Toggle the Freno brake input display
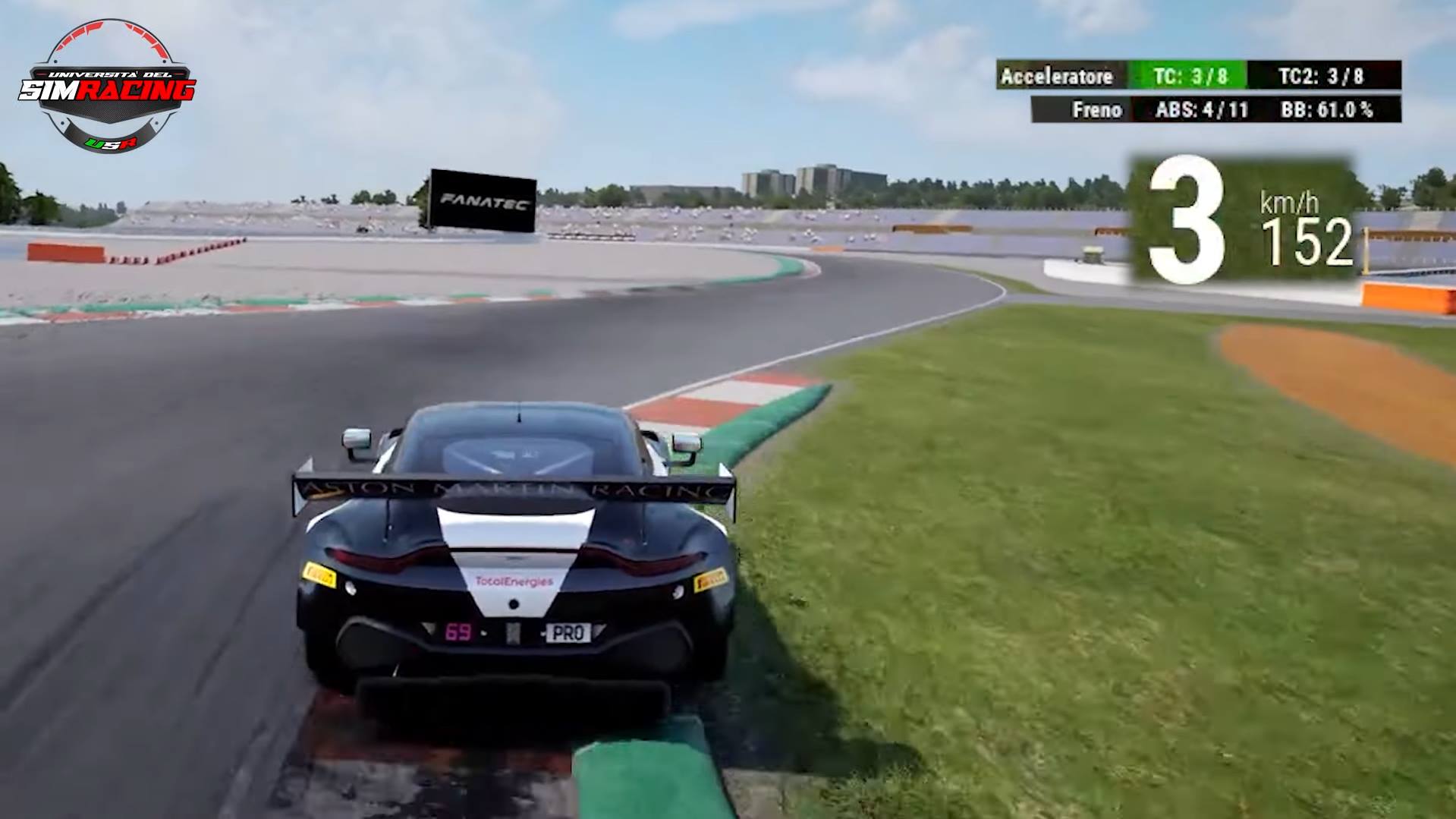The image size is (1456, 819). click(x=1099, y=109)
